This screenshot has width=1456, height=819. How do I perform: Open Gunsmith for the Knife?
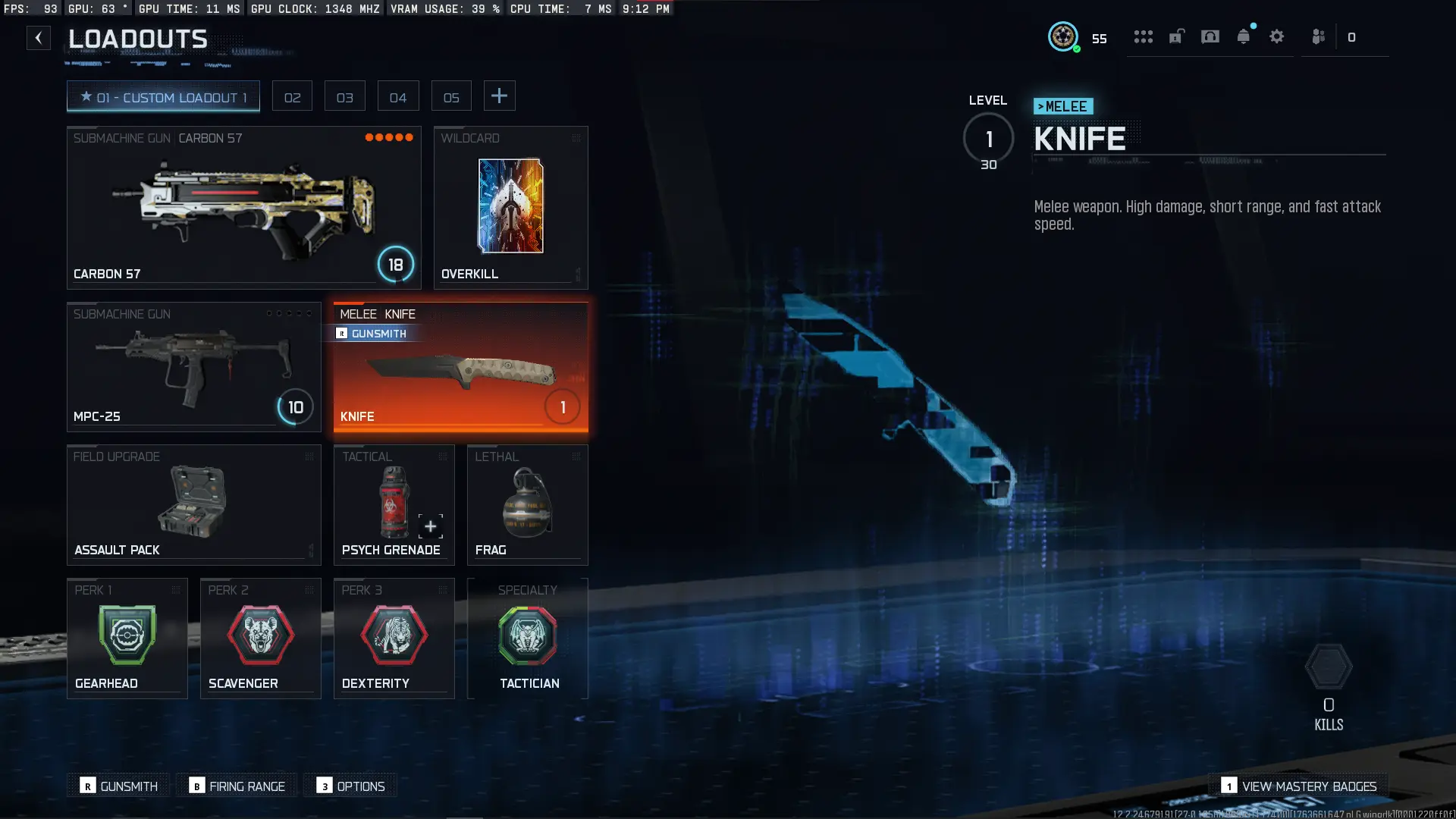(x=373, y=334)
